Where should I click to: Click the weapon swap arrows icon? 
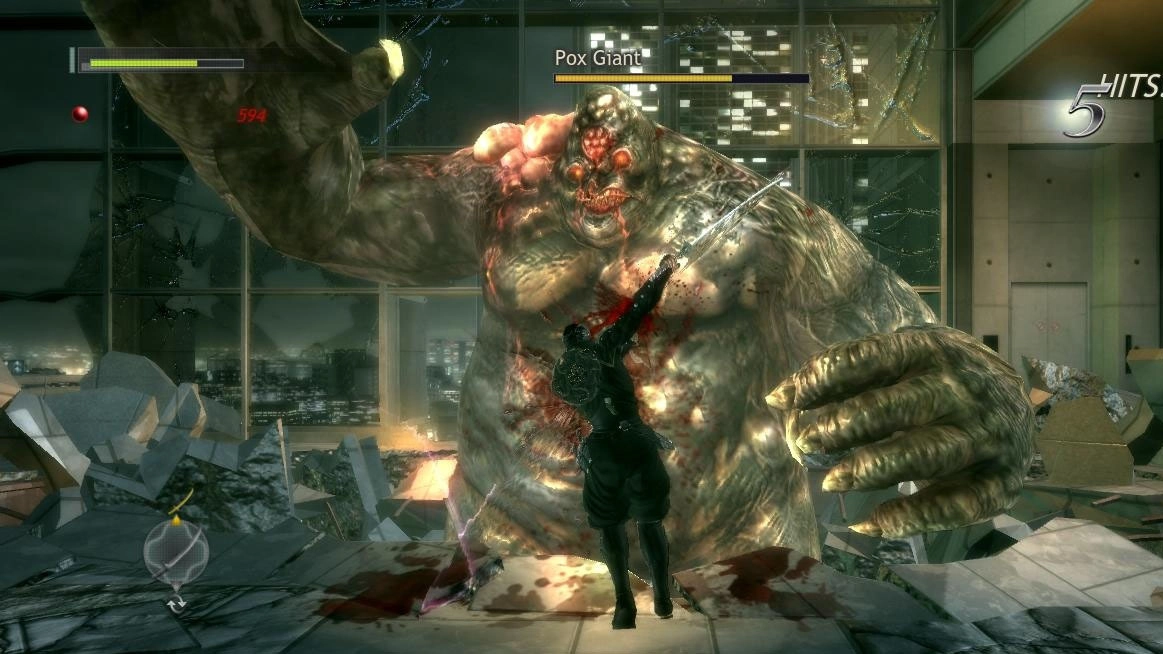(x=177, y=603)
